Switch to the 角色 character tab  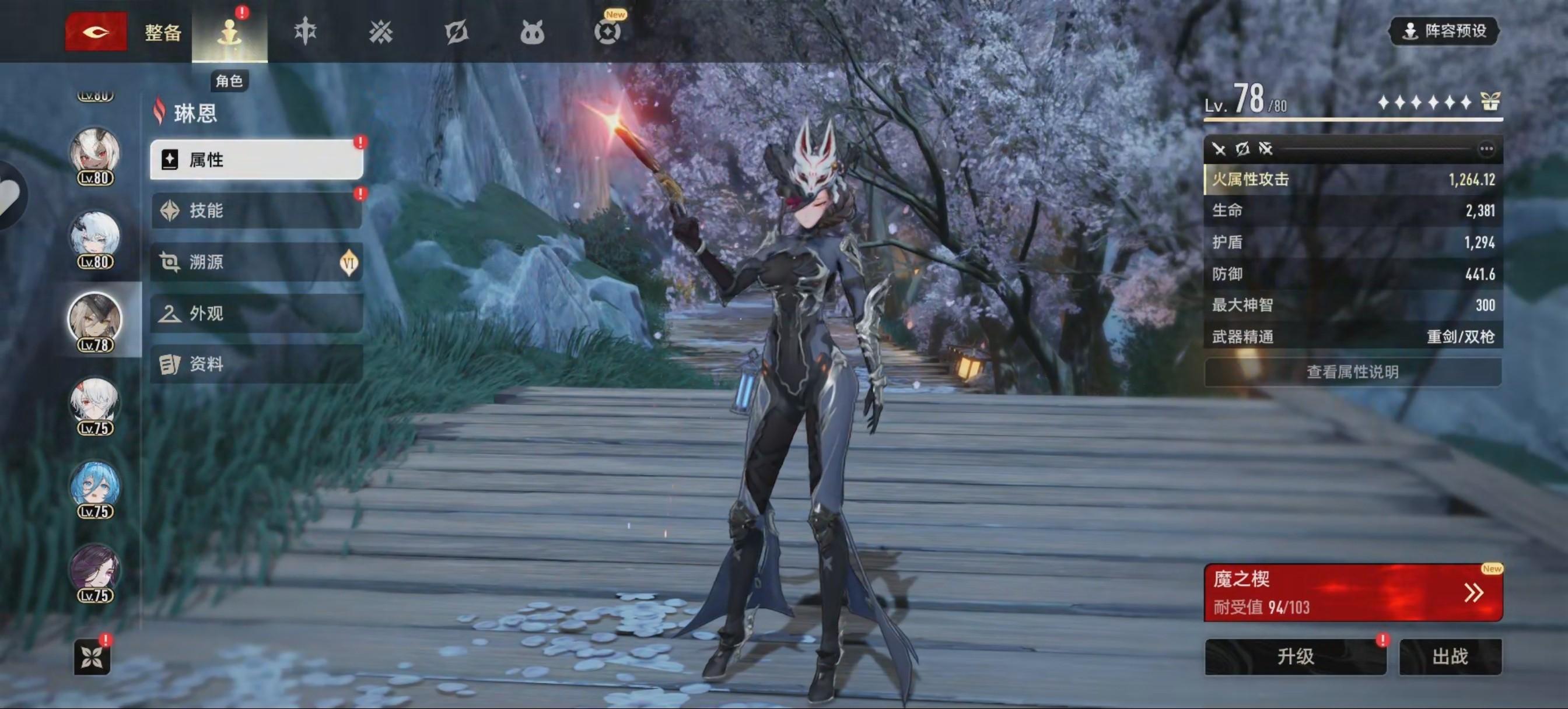pyautogui.click(x=229, y=33)
